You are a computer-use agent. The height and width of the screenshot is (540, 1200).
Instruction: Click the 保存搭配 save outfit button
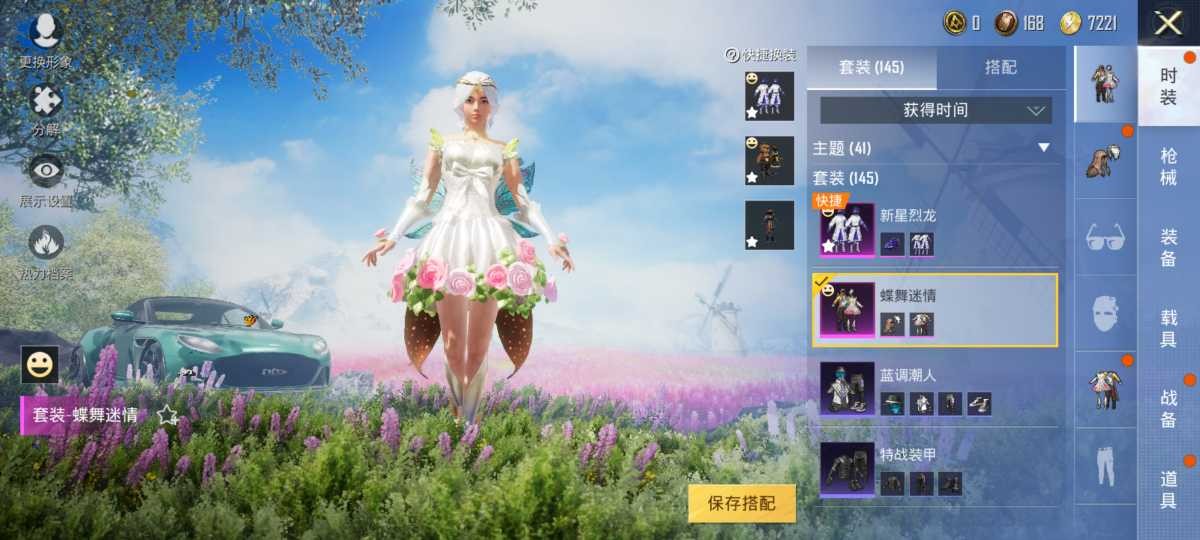[741, 503]
